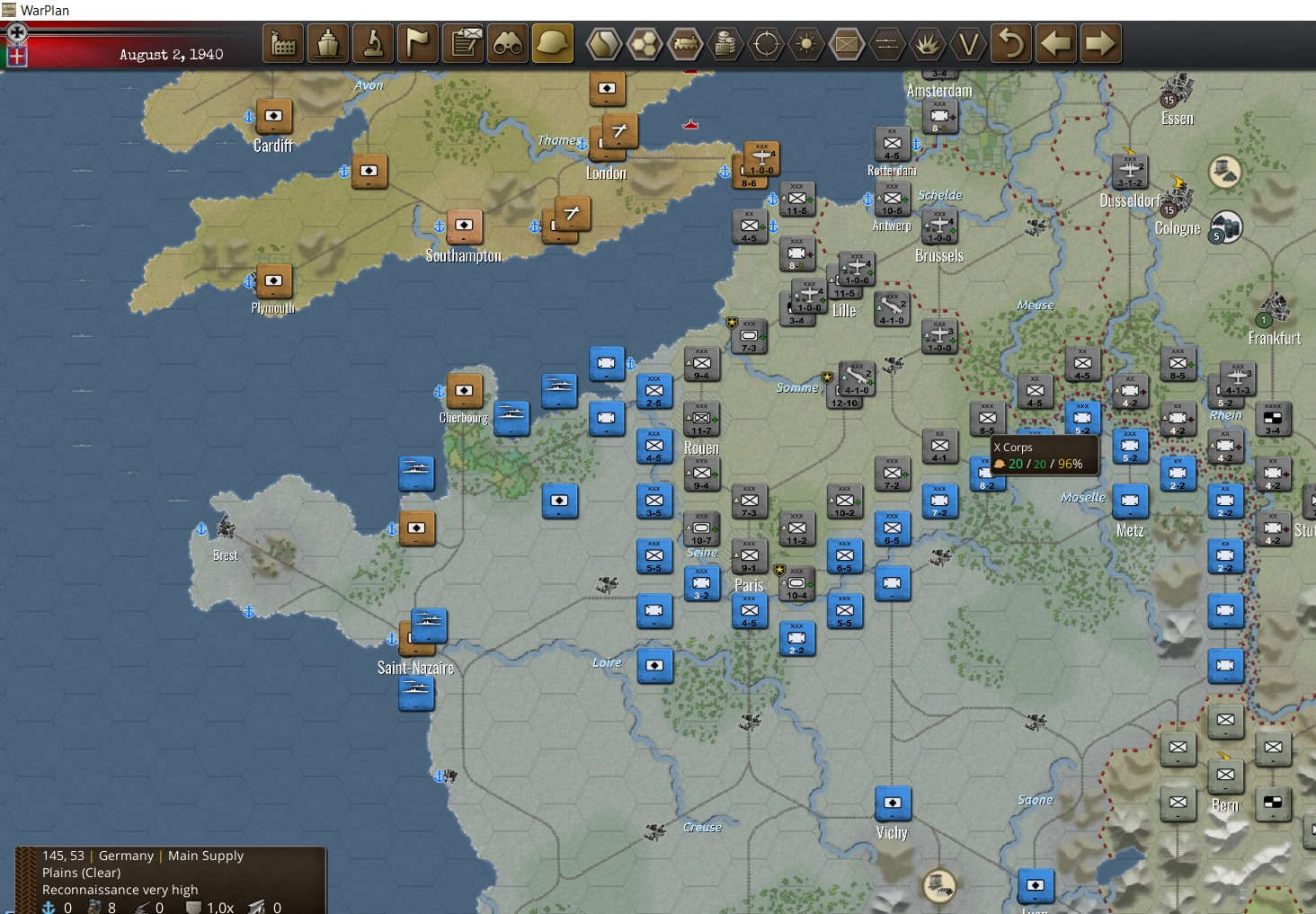Open the flag diplomacy panel
The image size is (1316, 914).
click(x=418, y=43)
